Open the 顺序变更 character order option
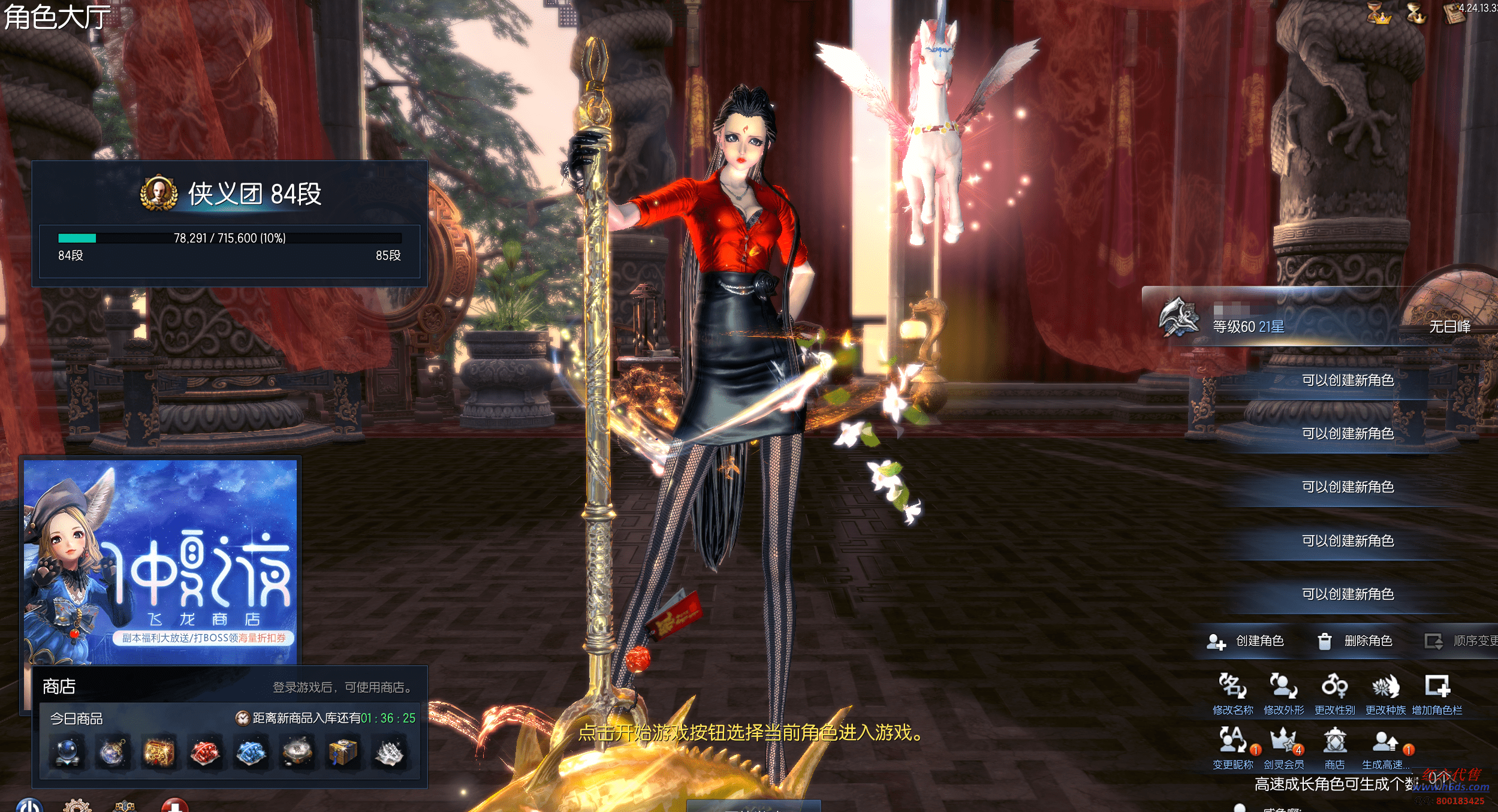 coord(1461,641)
